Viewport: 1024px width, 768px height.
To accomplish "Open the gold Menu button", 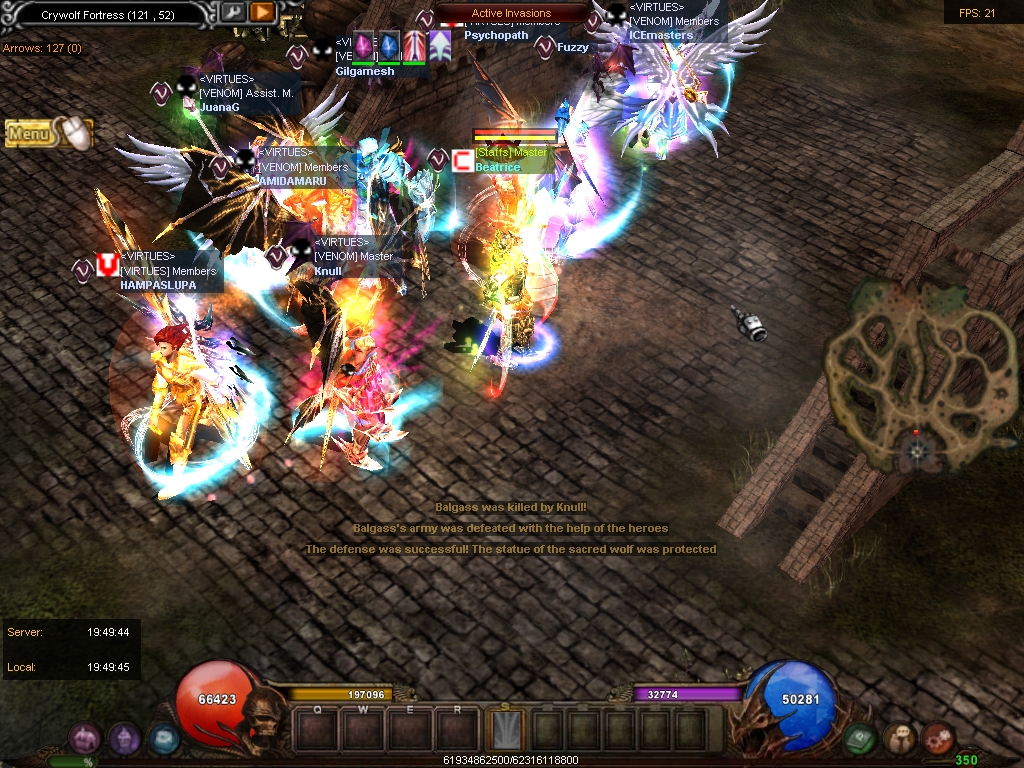I will pyautogui.click(x=30, y=133).
